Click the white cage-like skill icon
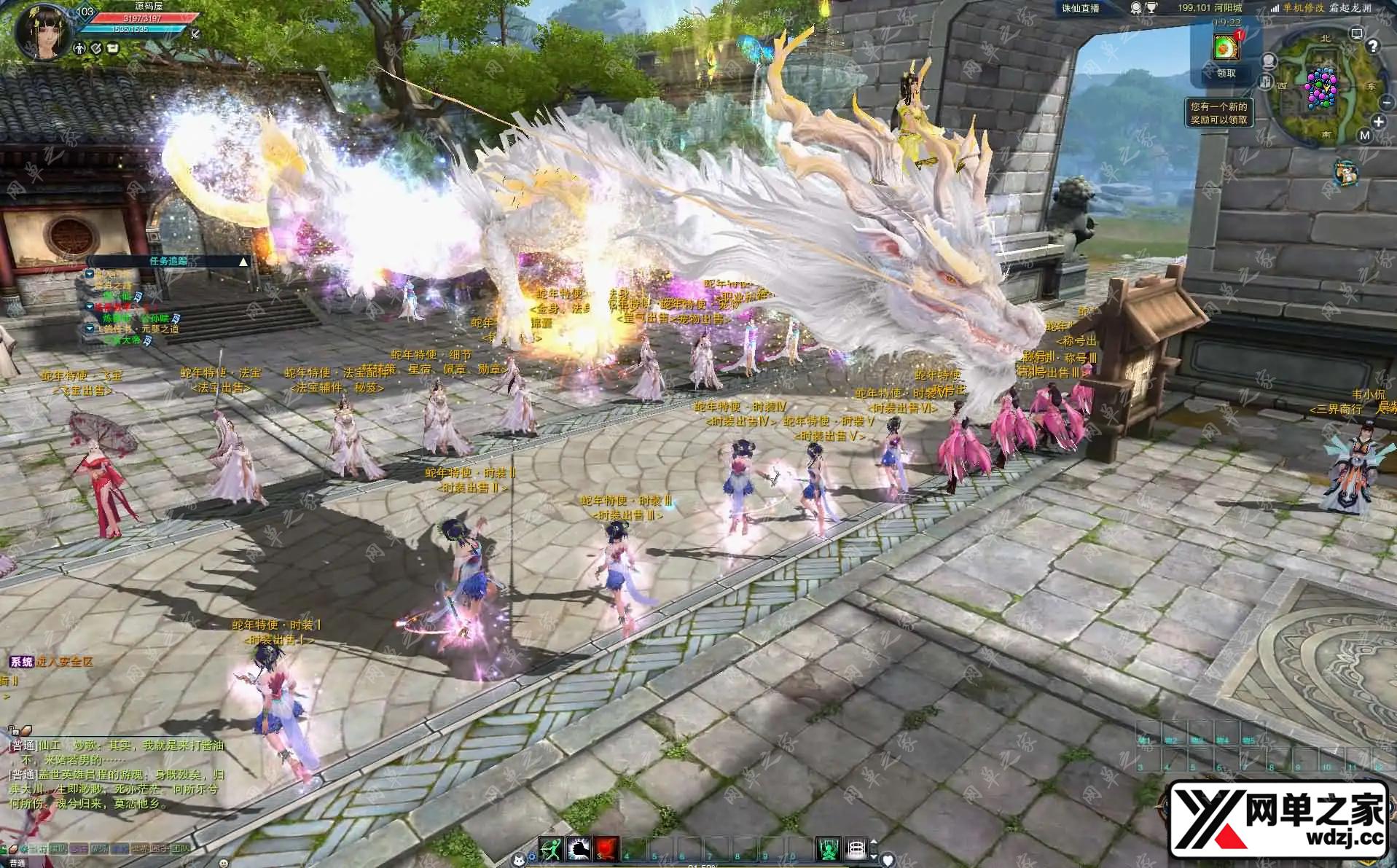Image resolution: width=1397 pixels, height=868 pixels. pyautogui.click(x=856, y=848)
